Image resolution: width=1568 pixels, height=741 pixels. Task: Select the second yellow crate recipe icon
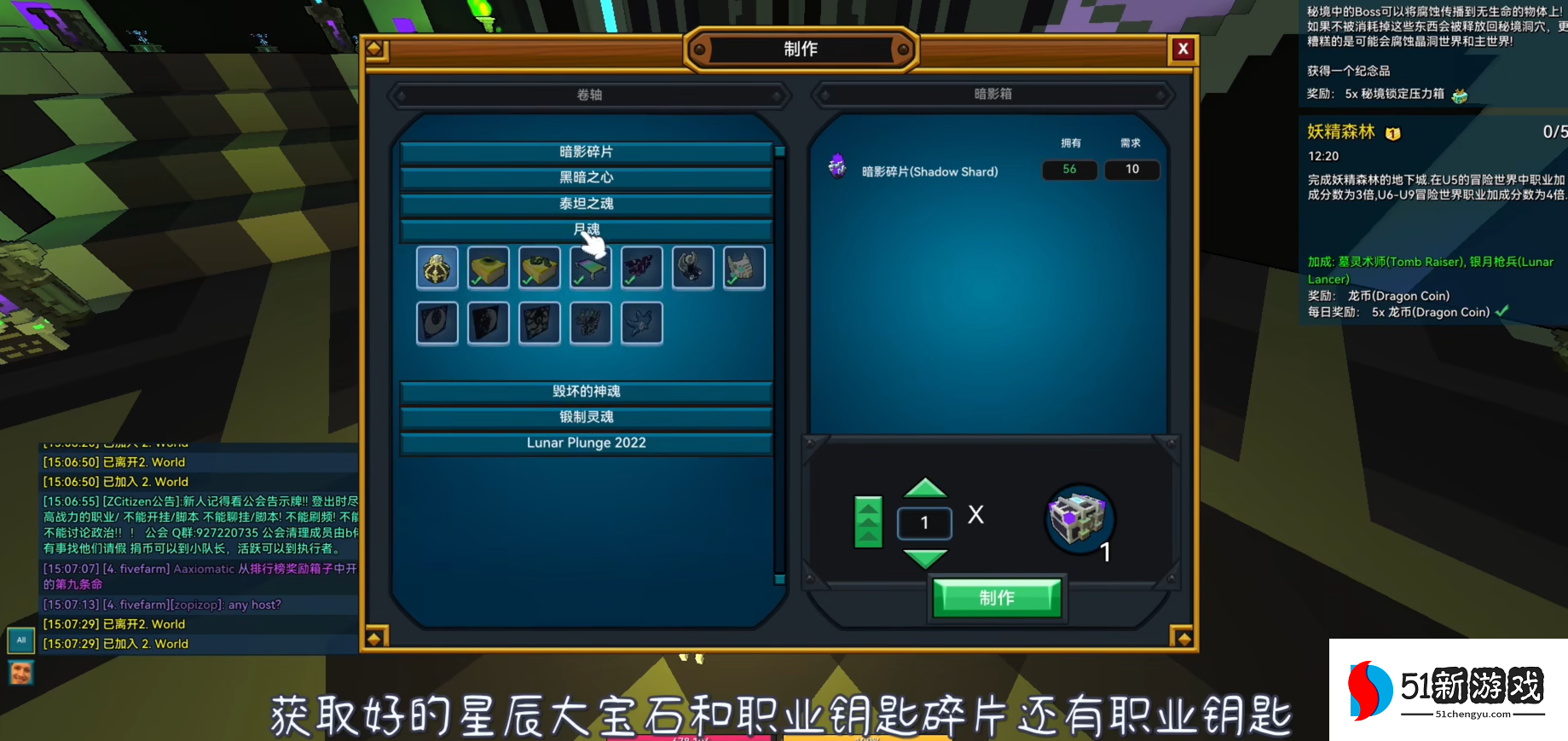pos(539,267)
